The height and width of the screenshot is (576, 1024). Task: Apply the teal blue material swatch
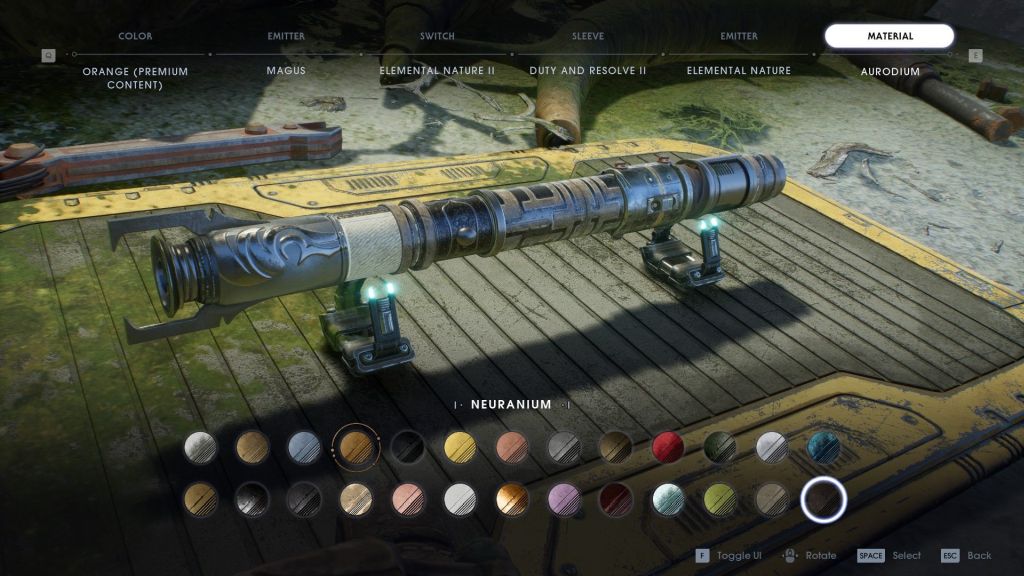pyautogui.click(x=823, y=447)
